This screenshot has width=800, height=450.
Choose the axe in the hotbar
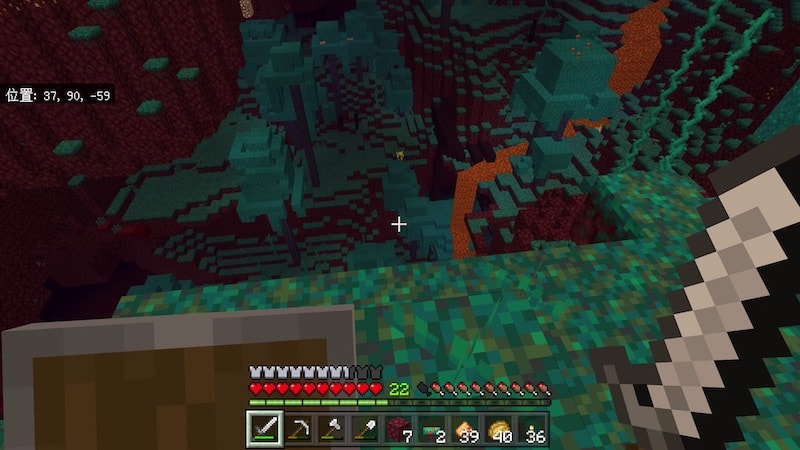click(331, 429)
